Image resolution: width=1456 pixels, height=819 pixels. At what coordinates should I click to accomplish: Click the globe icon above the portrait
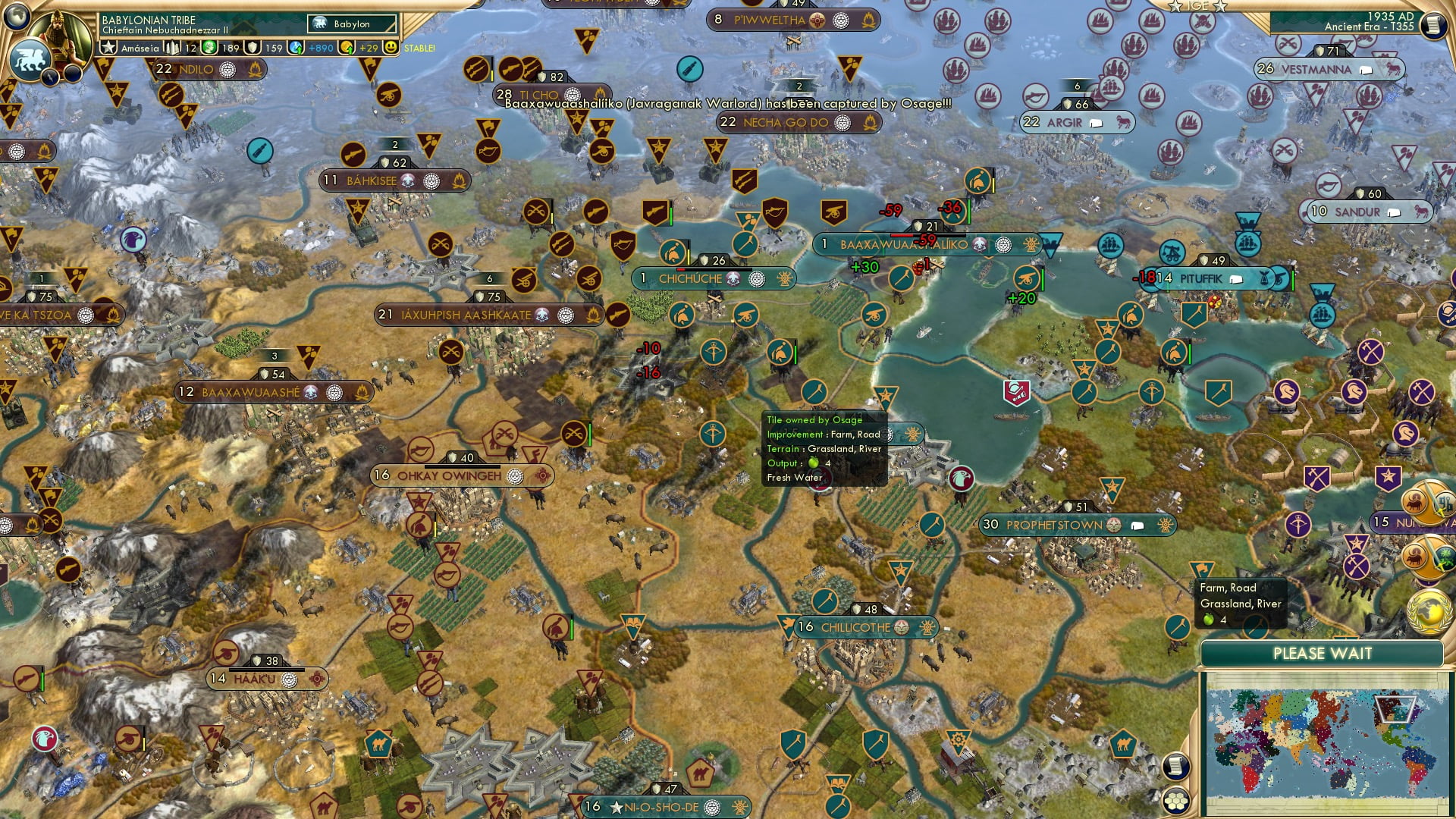[16, 14]
